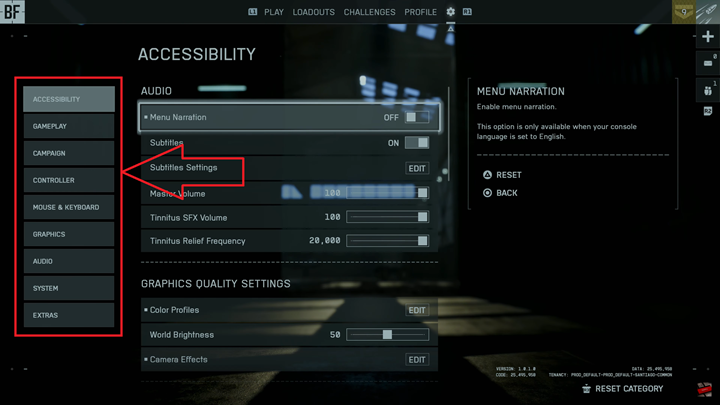Choose the Mouse & Keyboard category

coord(69,208)
